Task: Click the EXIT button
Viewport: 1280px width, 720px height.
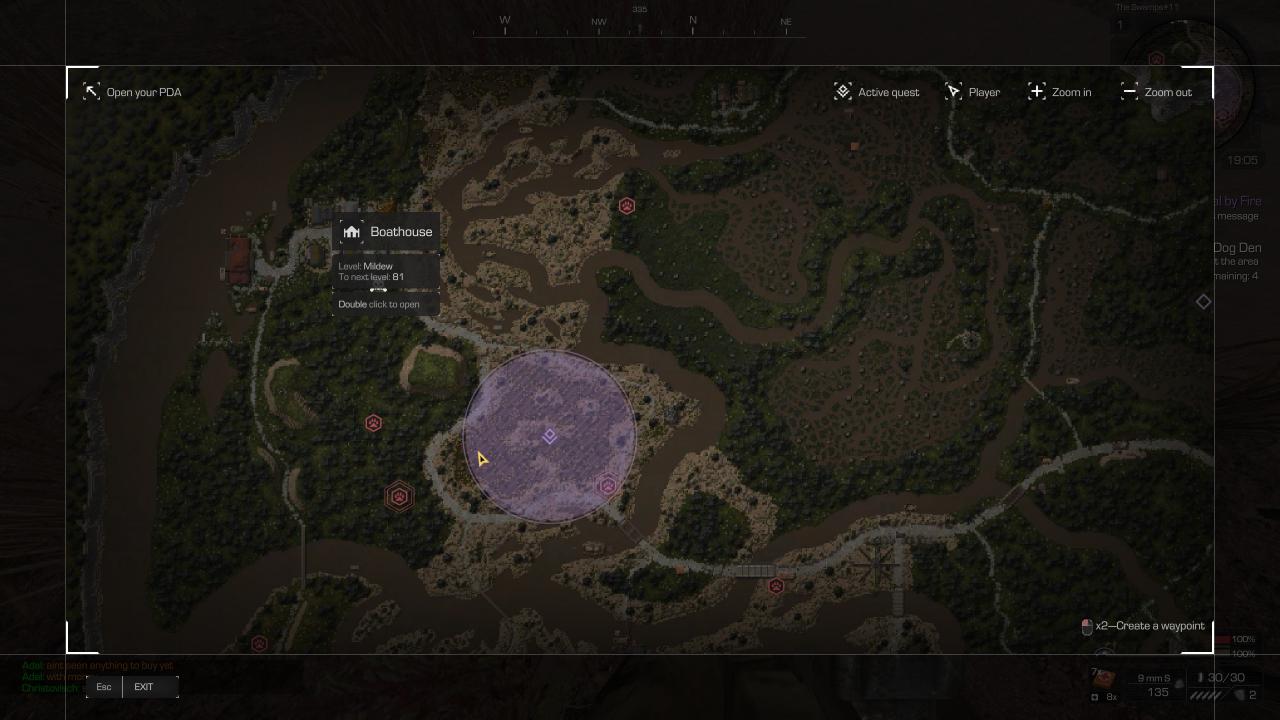Action: pos(144,687)
